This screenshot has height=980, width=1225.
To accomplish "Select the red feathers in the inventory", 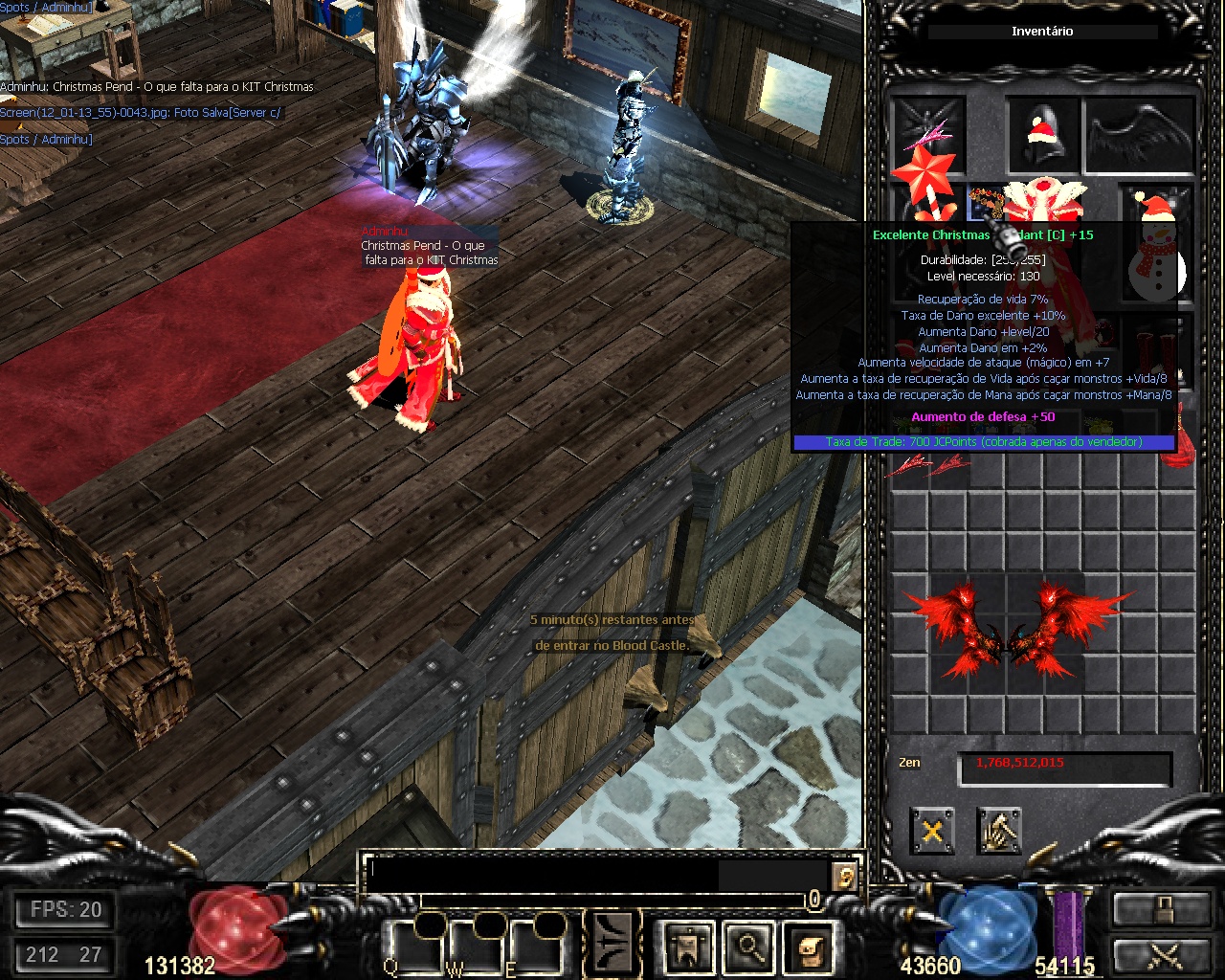I will (926, 466).
